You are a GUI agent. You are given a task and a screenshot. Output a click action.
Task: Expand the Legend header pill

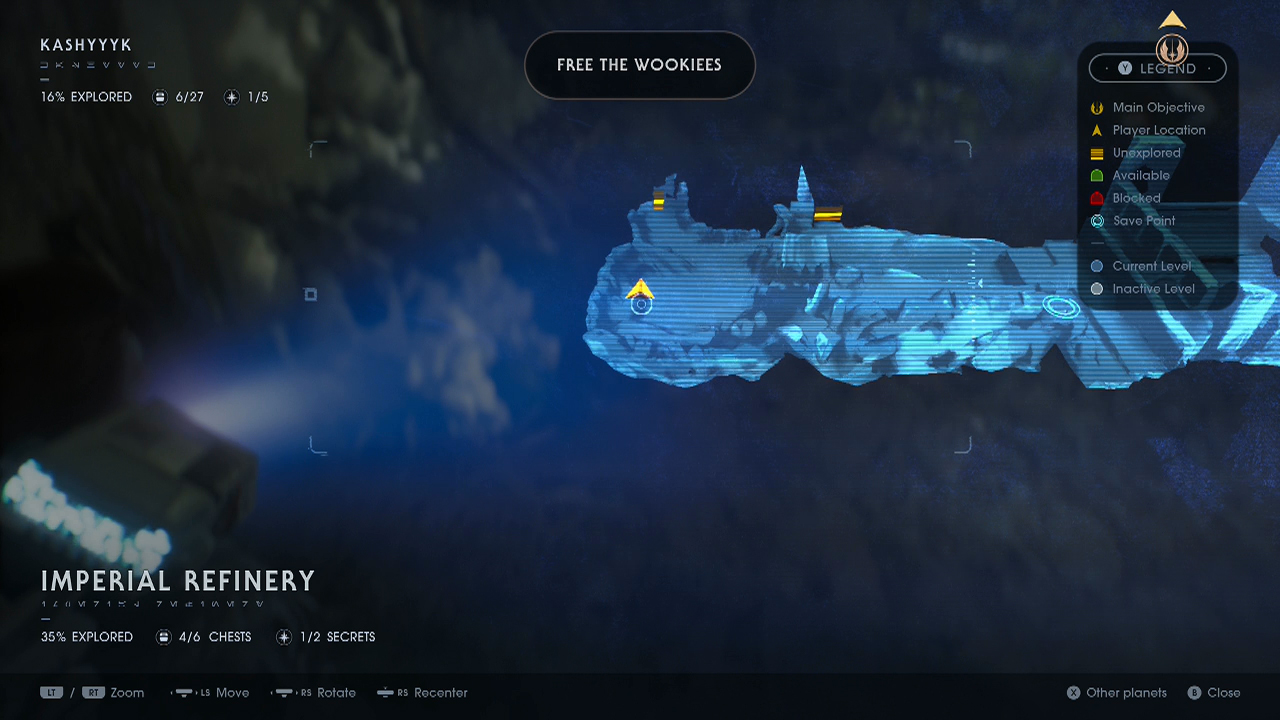pos(1157,68)
